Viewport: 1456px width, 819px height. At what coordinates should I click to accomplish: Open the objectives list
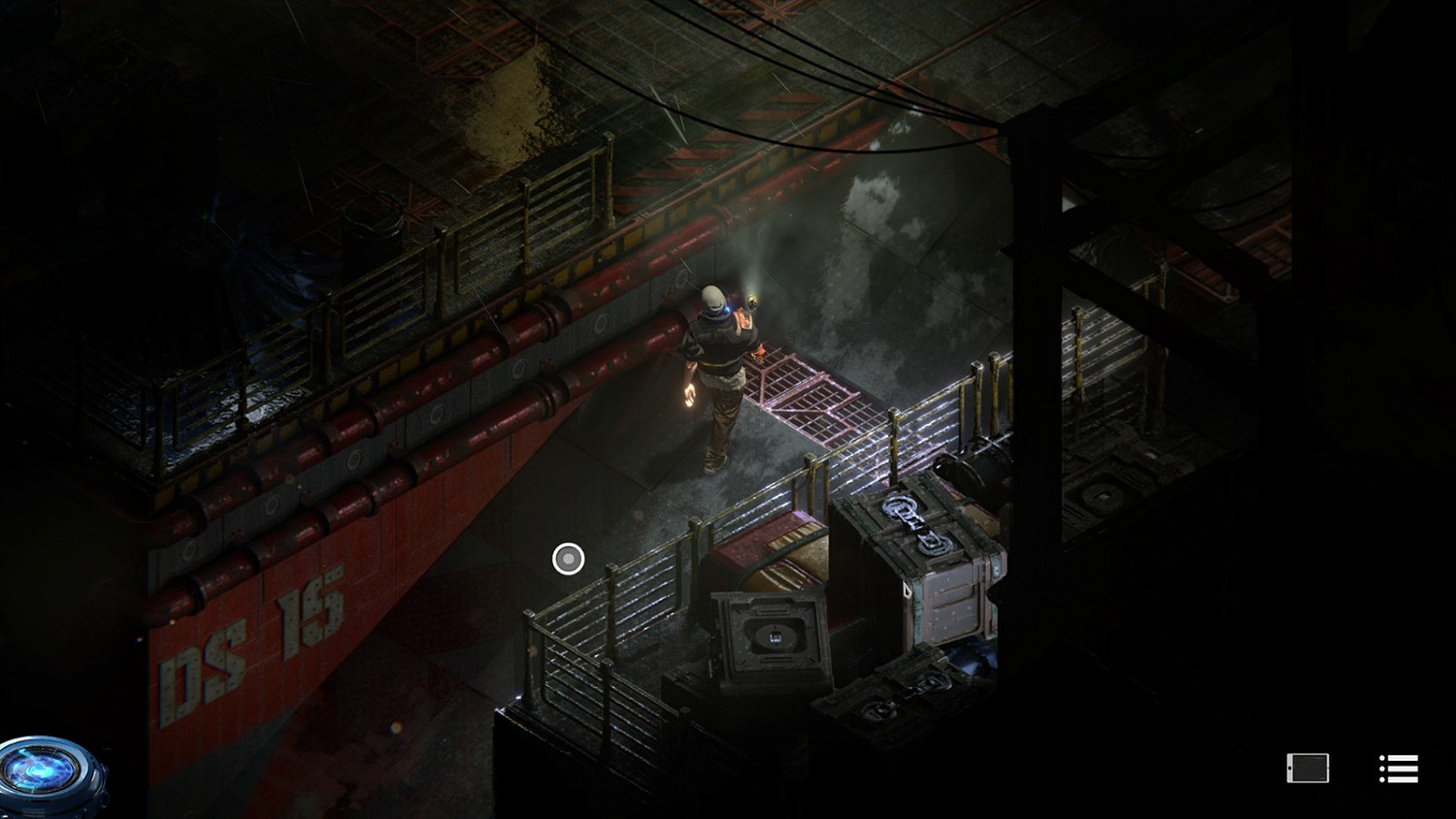tap(1398, 769)
